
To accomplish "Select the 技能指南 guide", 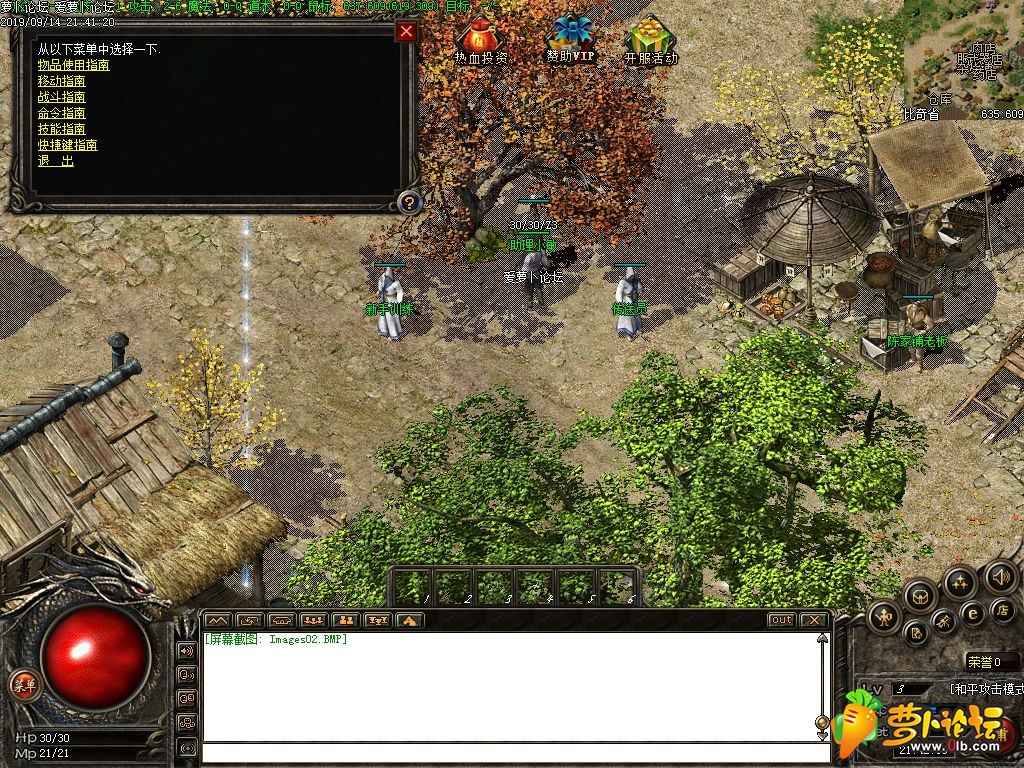I will pos(61,129).
